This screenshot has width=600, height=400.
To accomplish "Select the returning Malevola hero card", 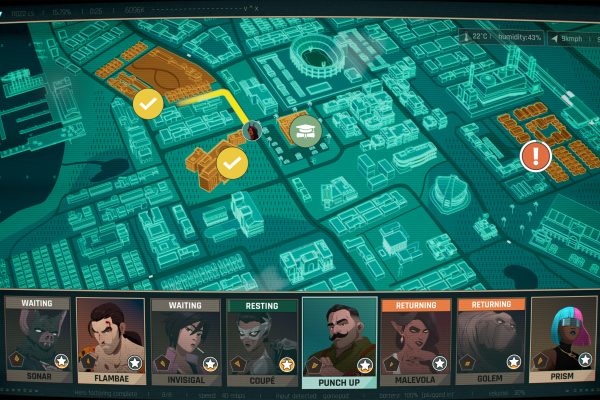I will click(415, 340).
